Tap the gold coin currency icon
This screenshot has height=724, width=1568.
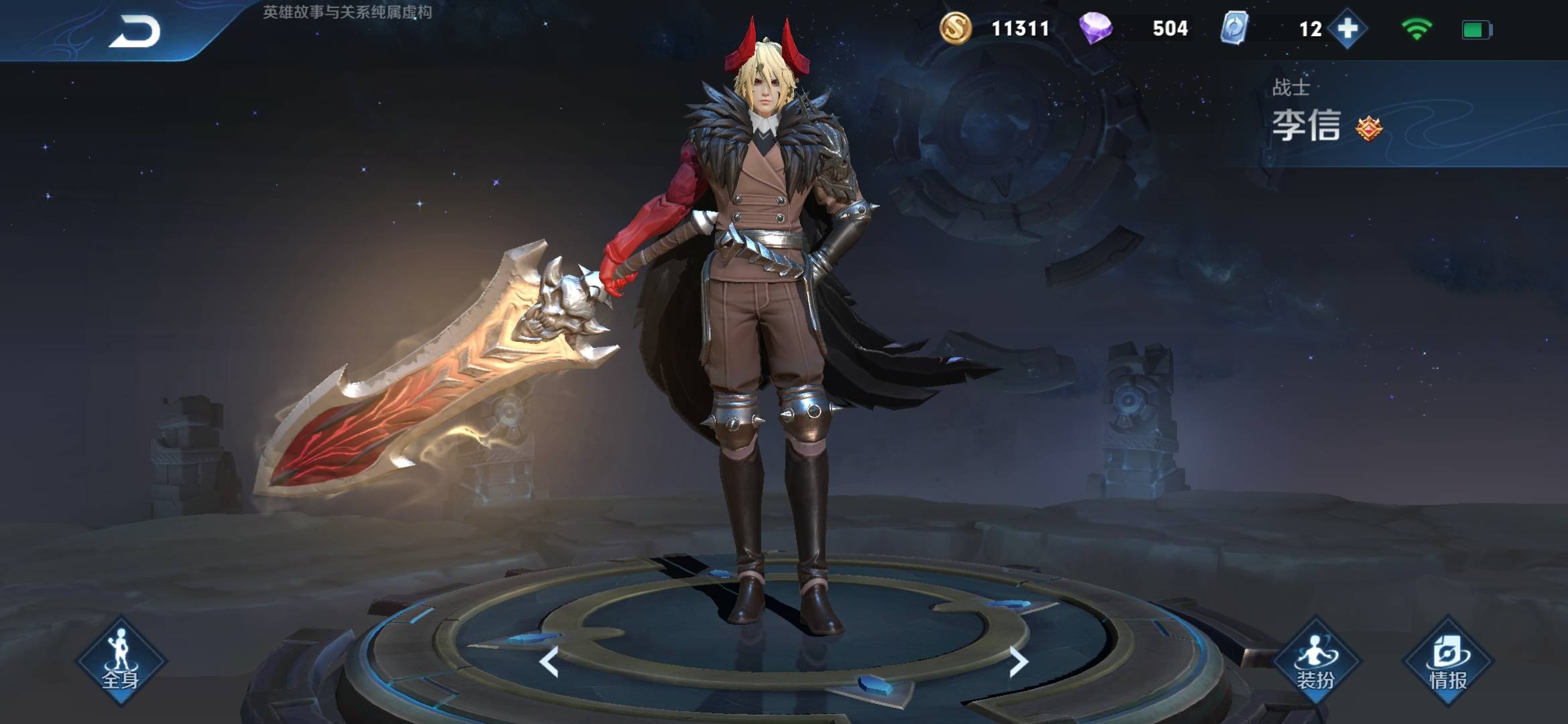tap(955, 29)
